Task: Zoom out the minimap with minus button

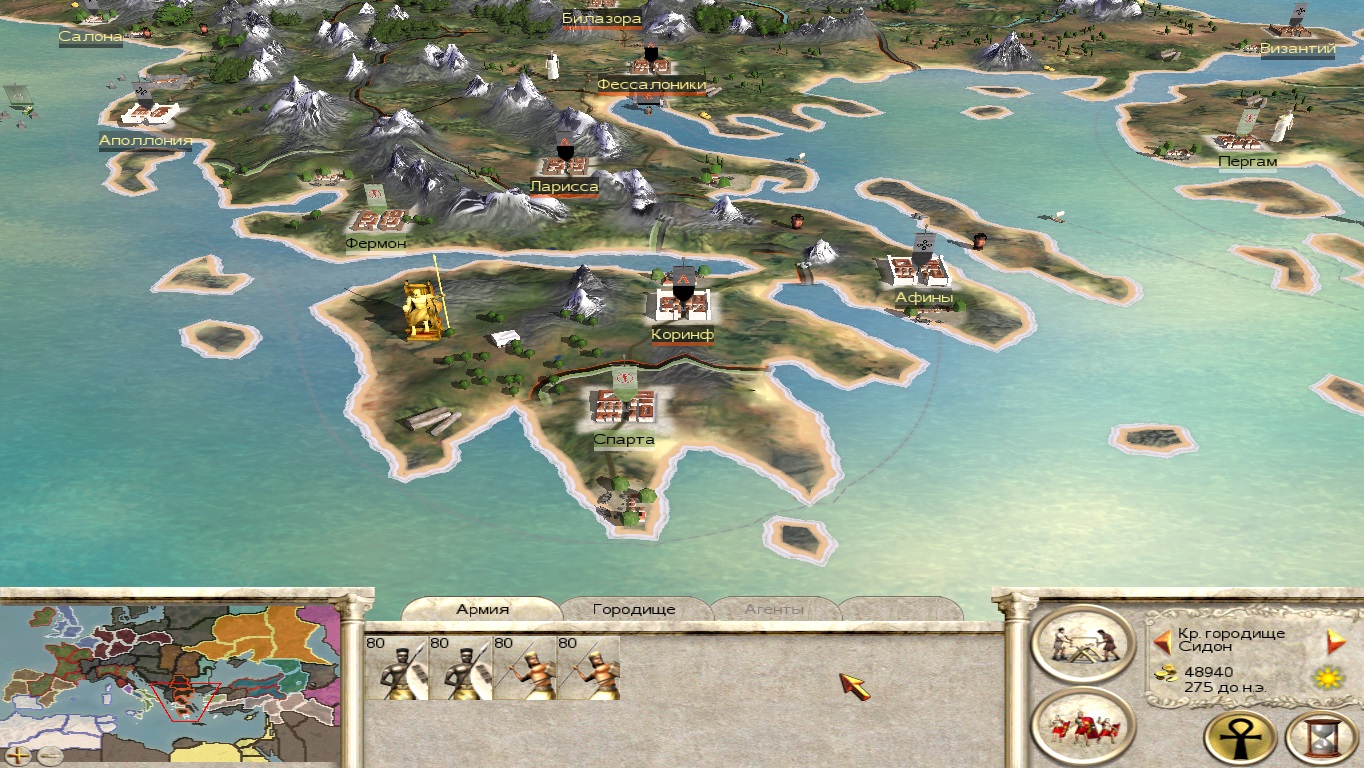Action: 49,755
